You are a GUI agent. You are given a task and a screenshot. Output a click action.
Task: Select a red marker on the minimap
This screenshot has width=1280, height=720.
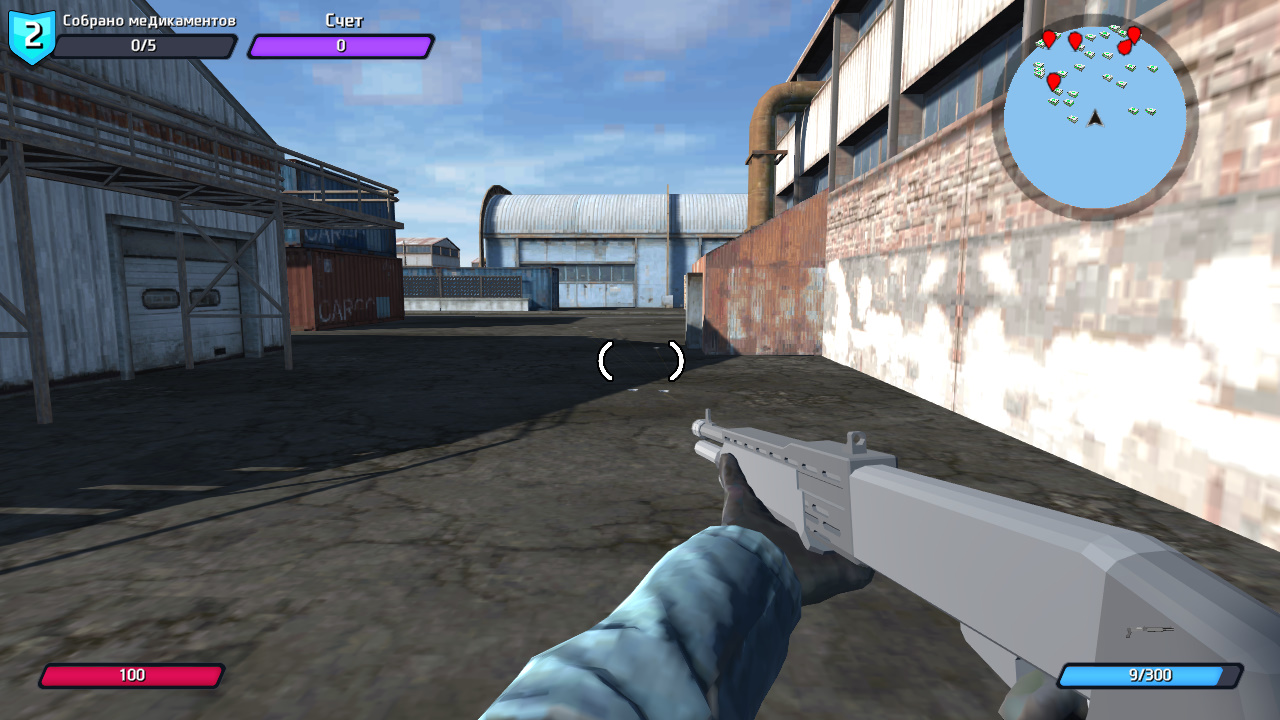[x=1075, y=41]
